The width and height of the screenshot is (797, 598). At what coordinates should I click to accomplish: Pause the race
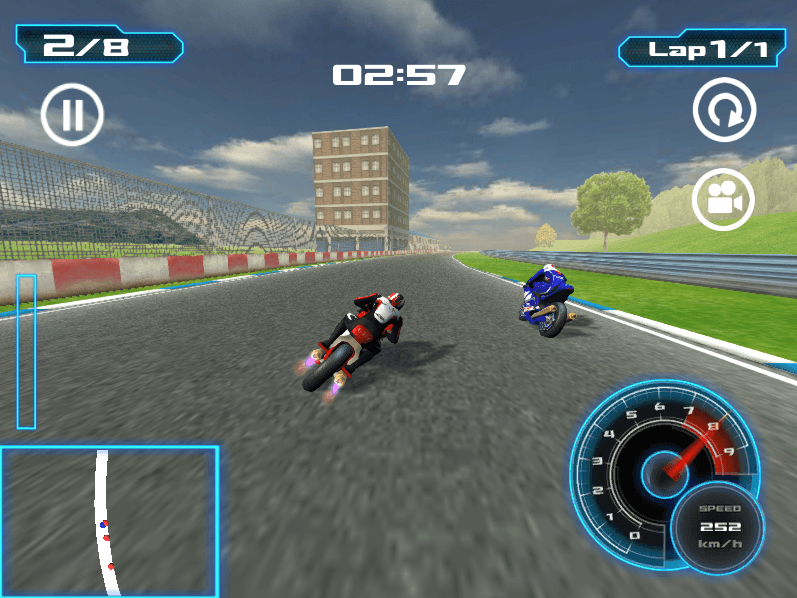coord(72,115)
